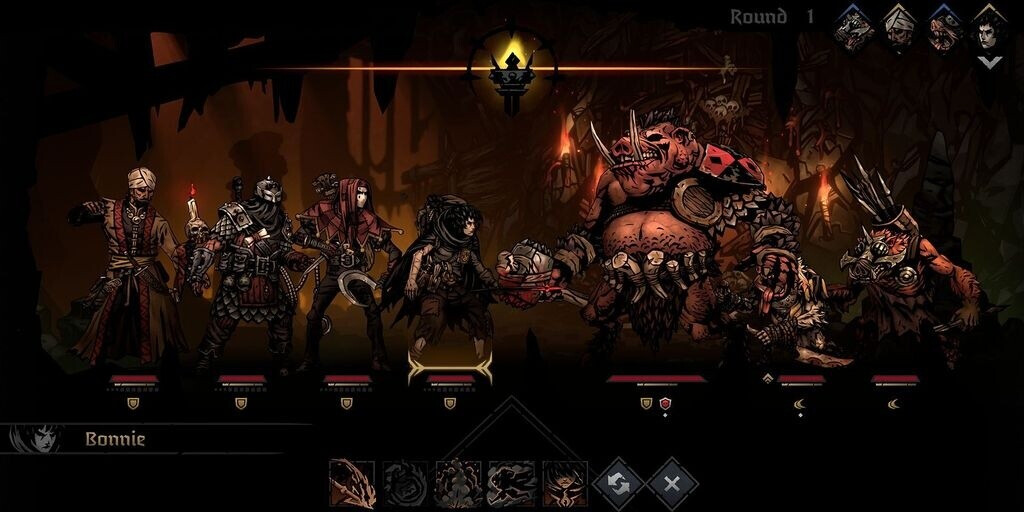Image resolution: width=1024 pixels, height=512 pixels.
Task: Select the dark-haired hero turn-order portrait
Action: point(989,28)
